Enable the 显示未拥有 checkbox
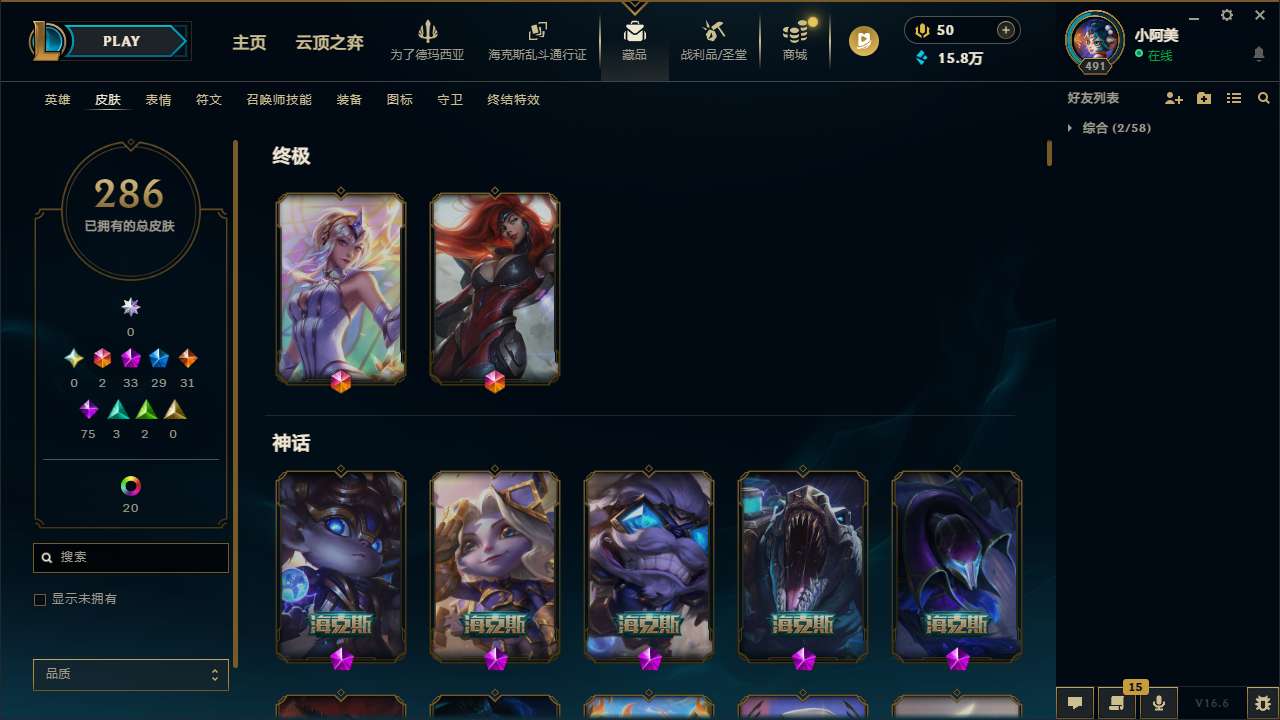1280x720 pixels. click(x=40, y=599)
